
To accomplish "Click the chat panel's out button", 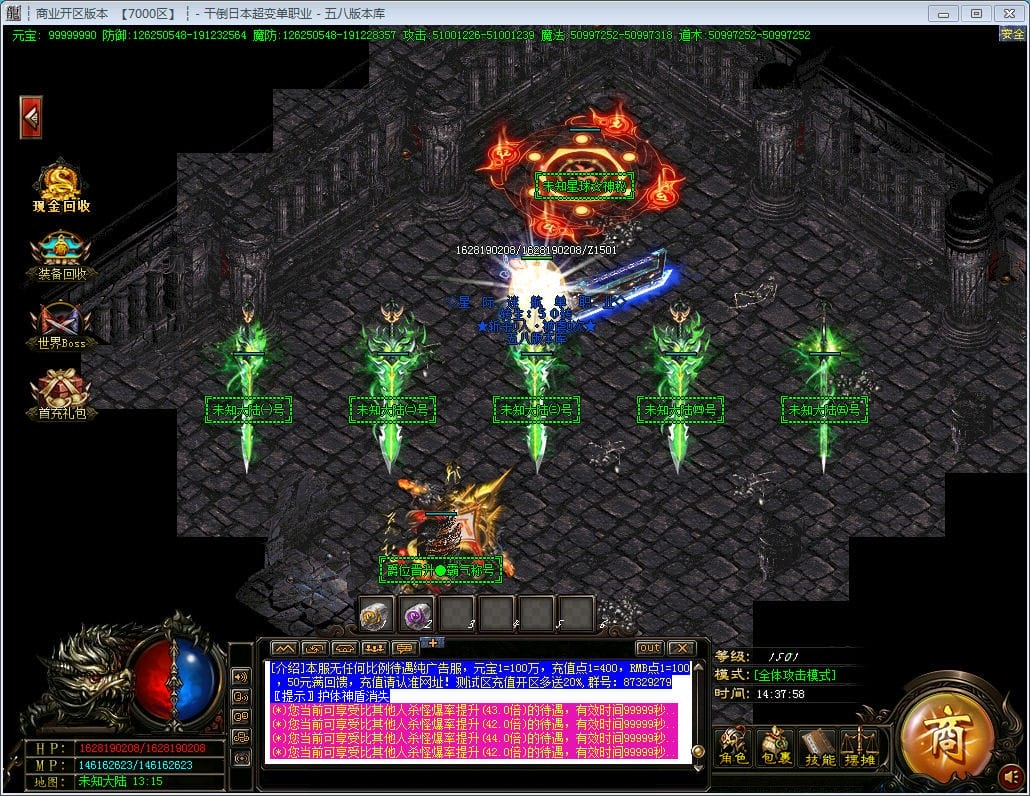I will click(x=650, y=648).
